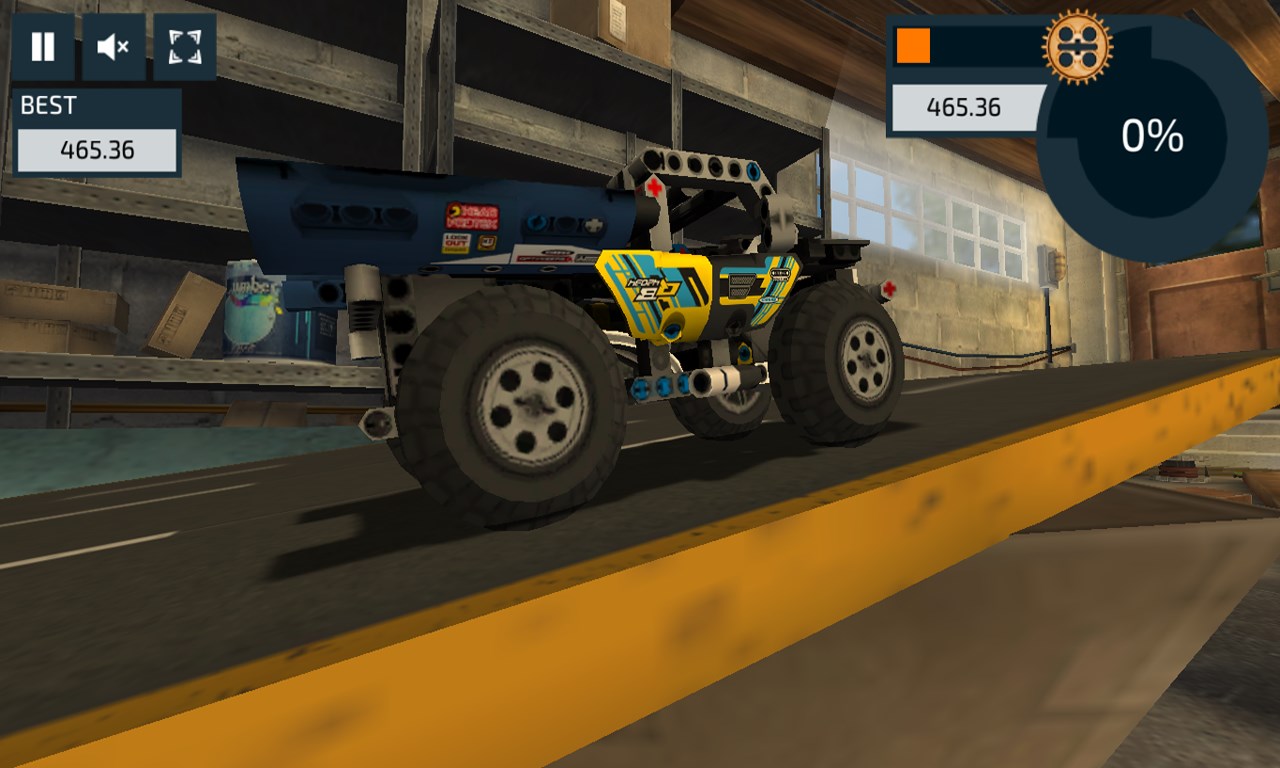The width and height of the screenshot is (1280, 768).
Task: Toggle audio with the speaker button
Action: [x=113, y=44]
